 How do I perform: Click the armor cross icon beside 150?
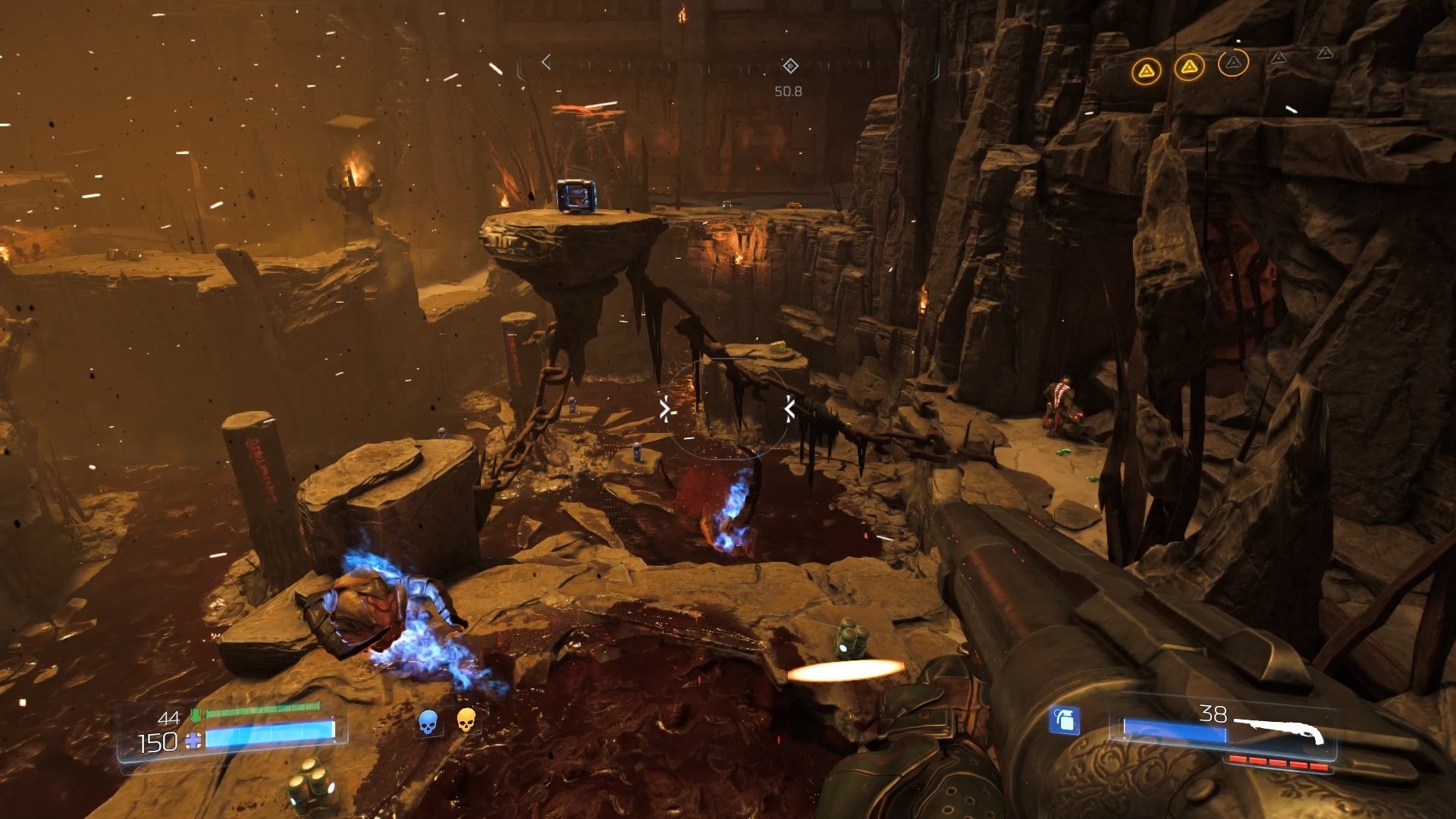tap(194, 740)
